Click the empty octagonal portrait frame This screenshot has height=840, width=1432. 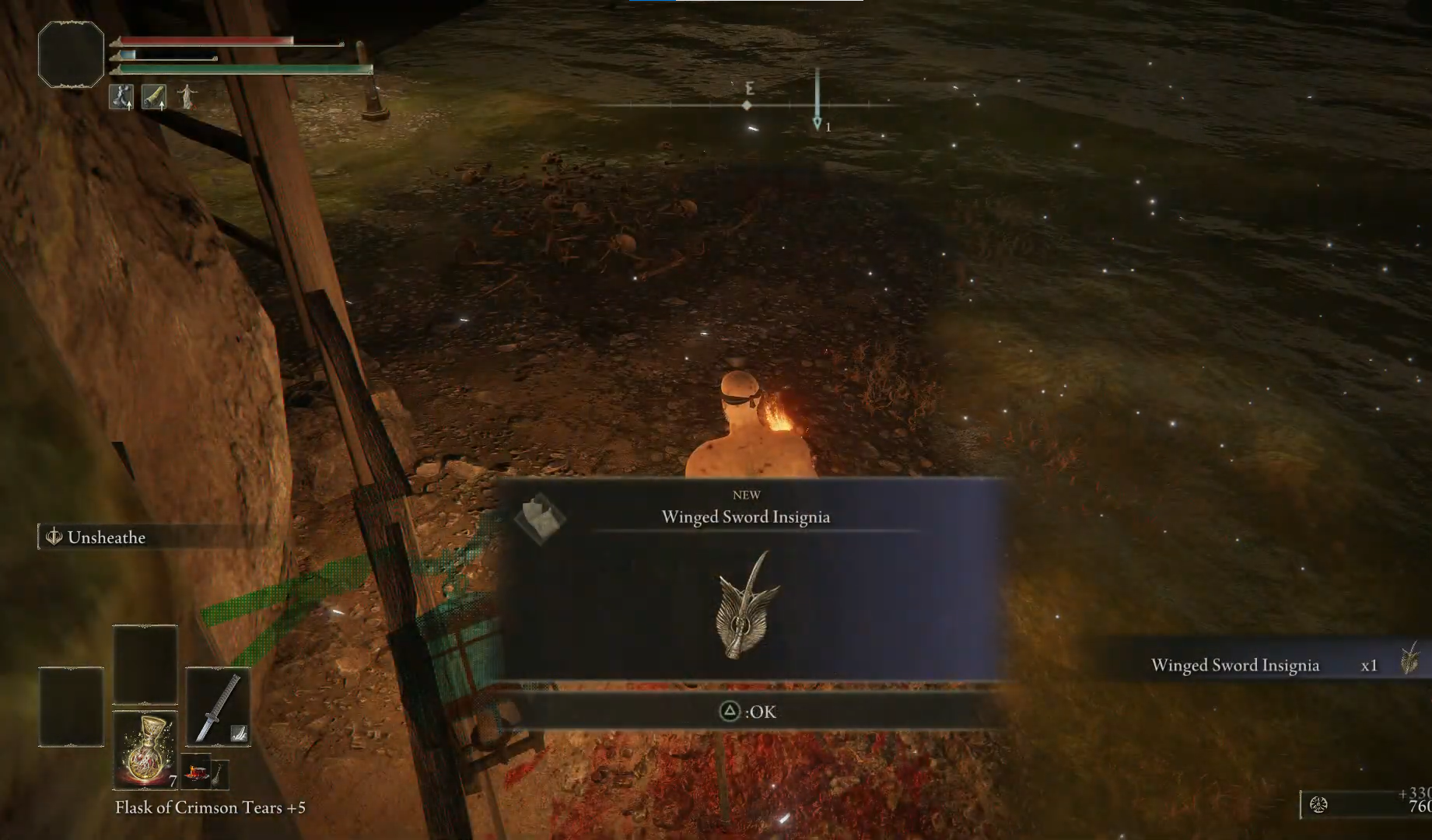point(71,54)
